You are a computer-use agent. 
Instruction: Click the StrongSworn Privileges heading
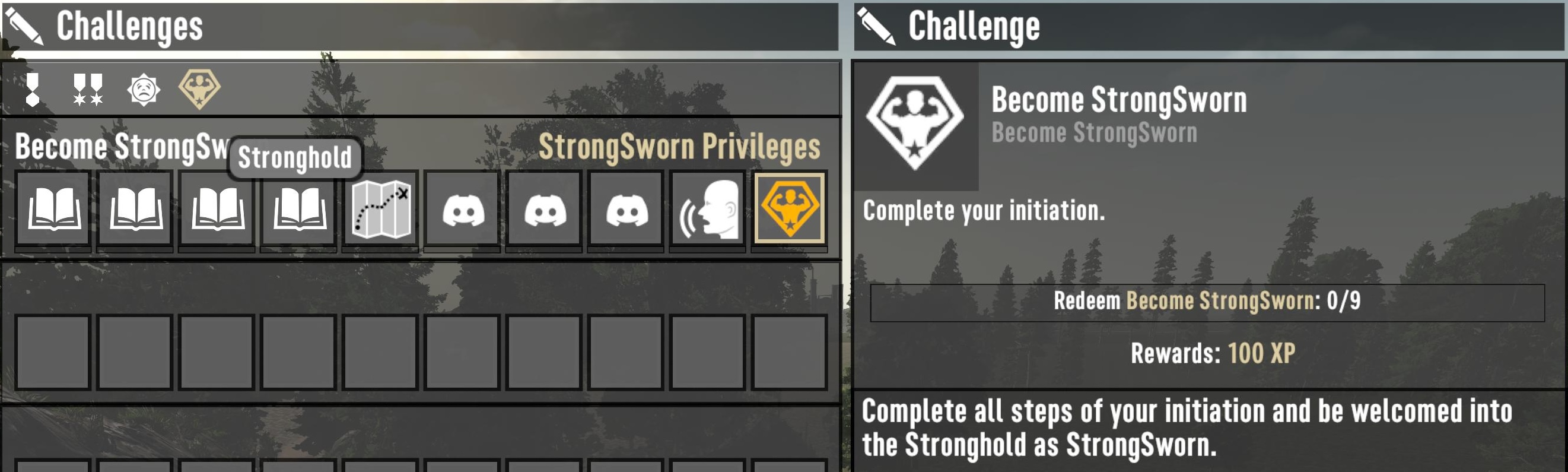(x=682, y=146)
